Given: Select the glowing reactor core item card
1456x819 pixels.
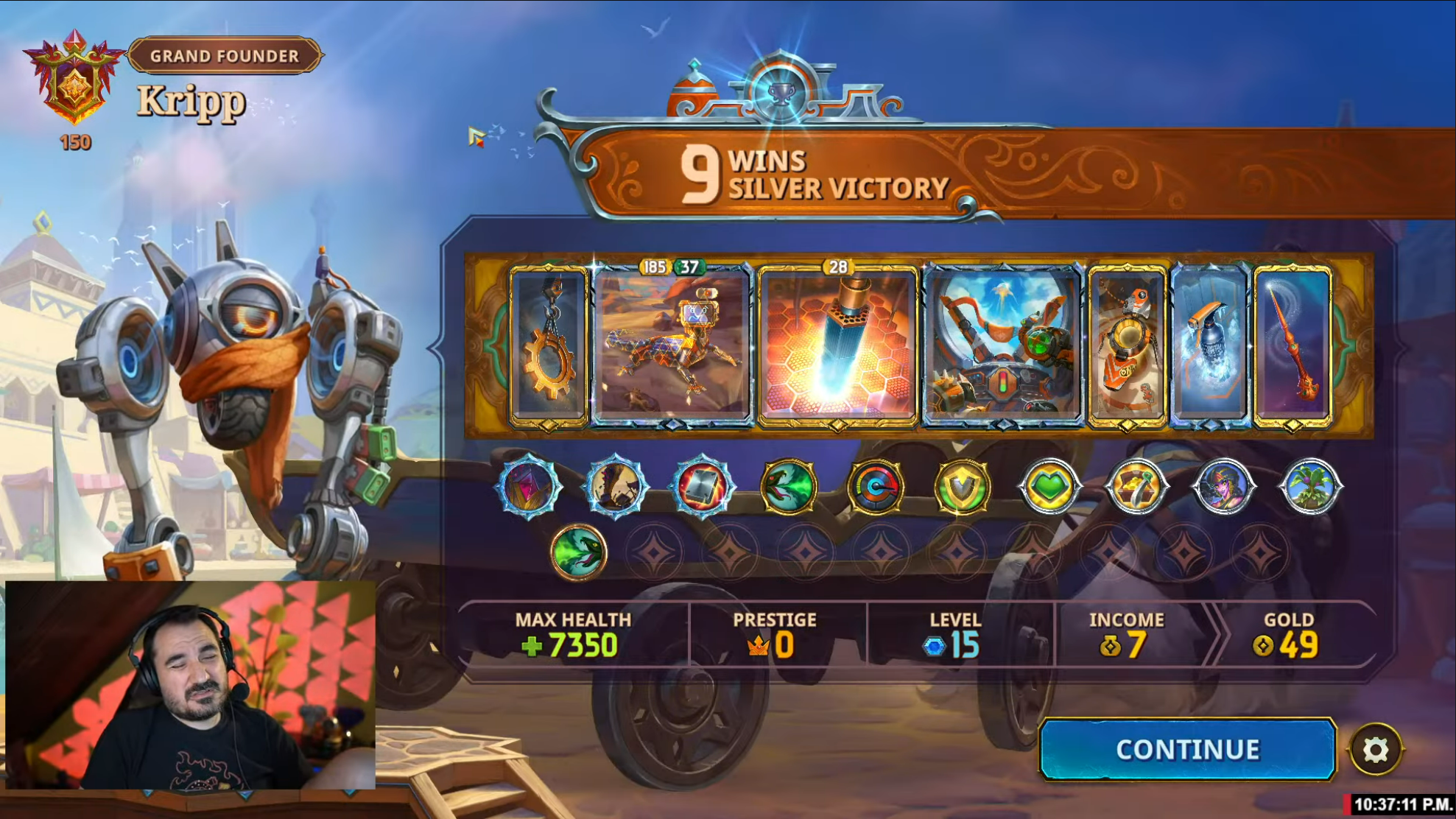Looking at the screenshot, I should [837, 345].
